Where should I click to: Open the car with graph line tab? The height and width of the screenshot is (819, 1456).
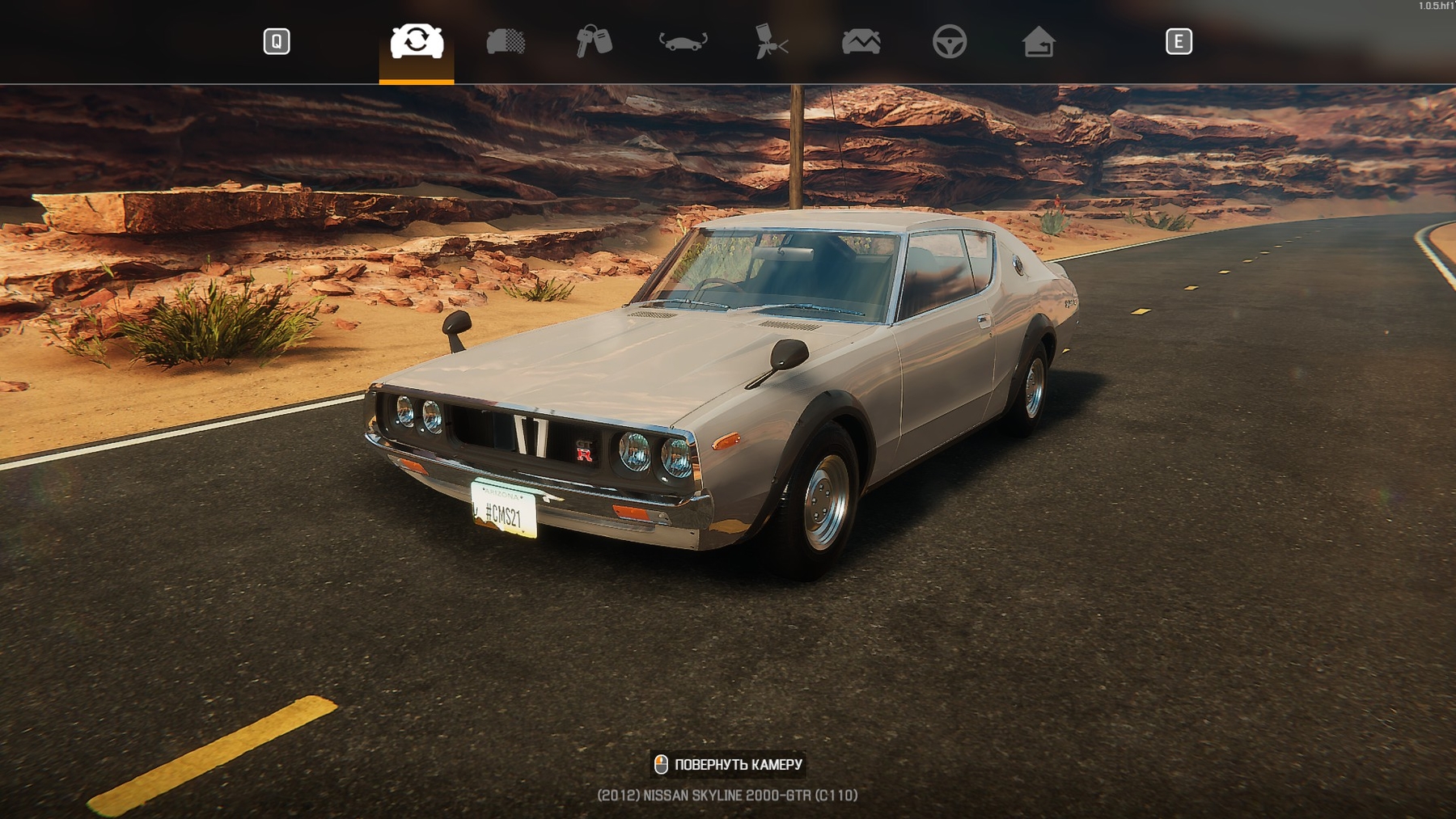coord(861,41)
